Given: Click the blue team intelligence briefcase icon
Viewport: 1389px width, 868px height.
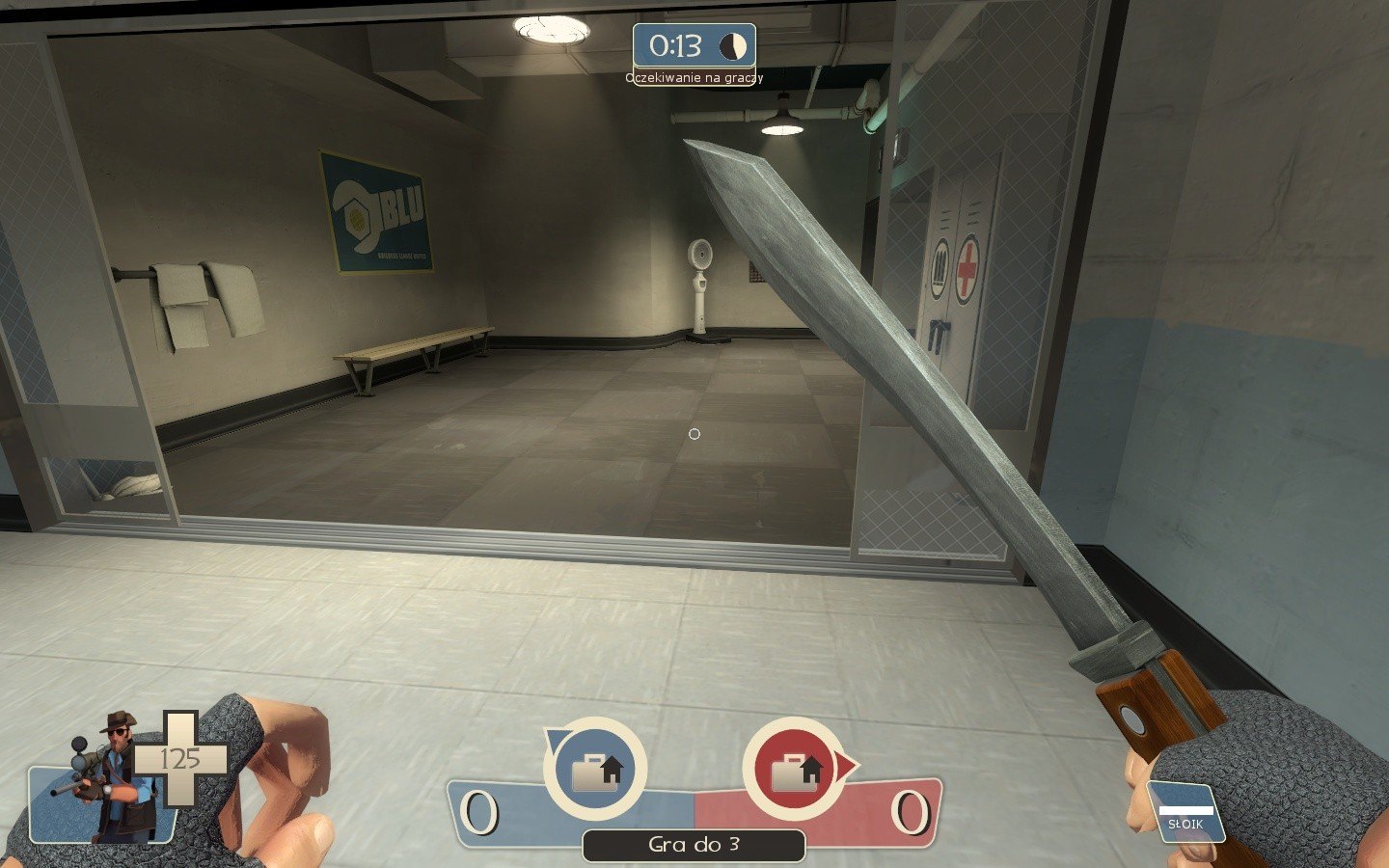Looking at the screenshot, I should [595, 770].
